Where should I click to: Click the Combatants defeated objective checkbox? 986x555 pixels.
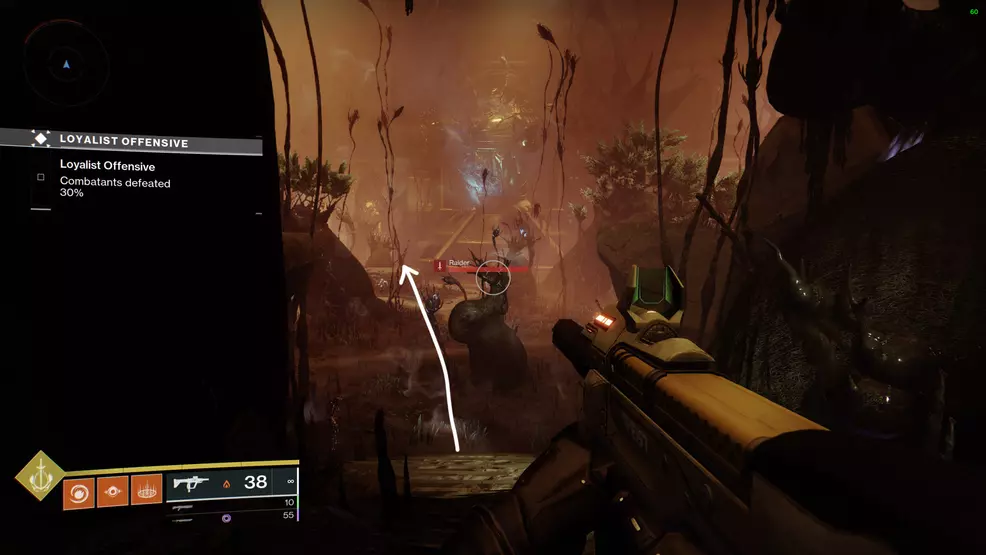point(41,177)
